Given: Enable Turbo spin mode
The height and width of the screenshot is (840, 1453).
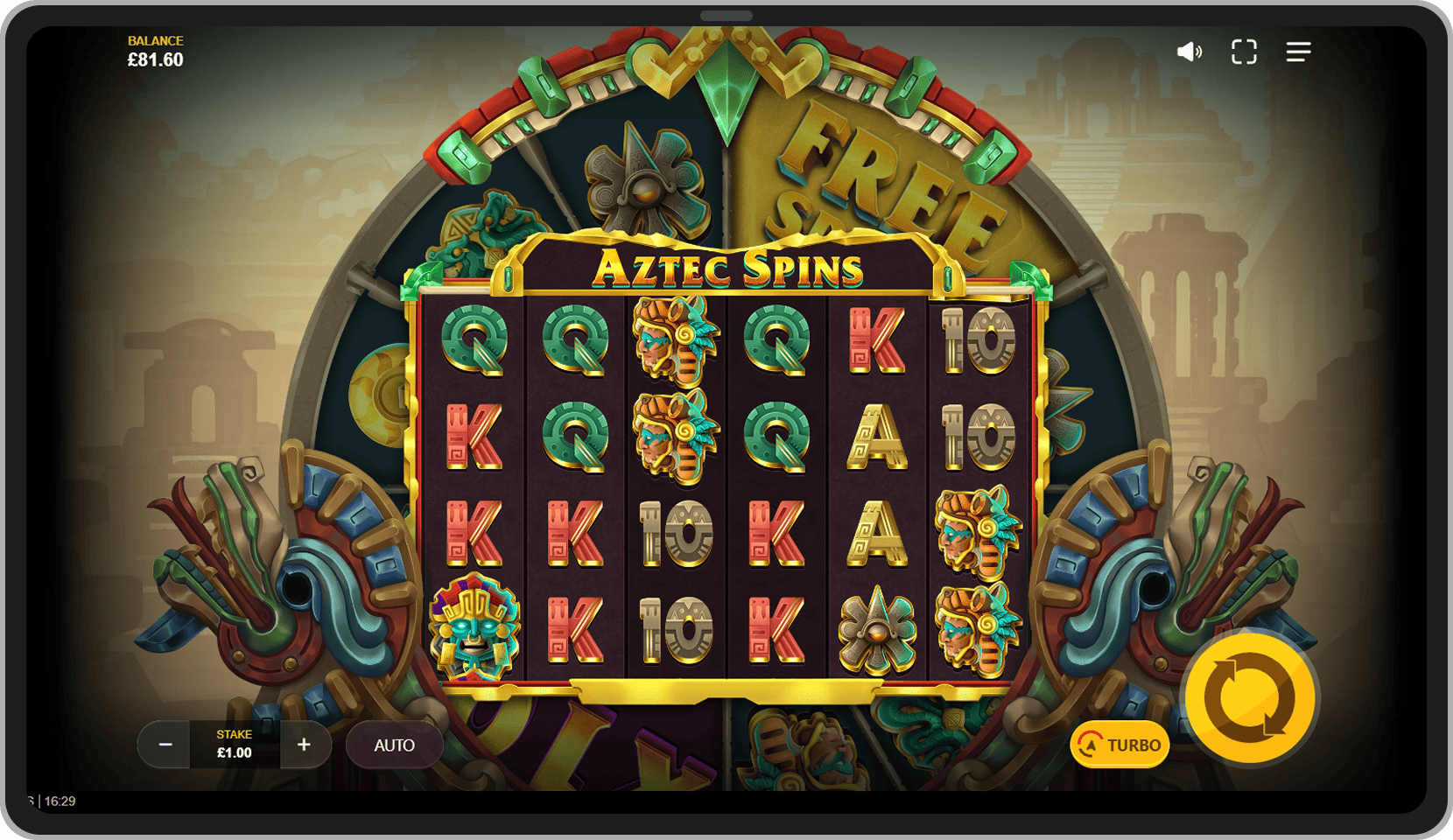Looking at the screenshot, I should (1120, 745).
